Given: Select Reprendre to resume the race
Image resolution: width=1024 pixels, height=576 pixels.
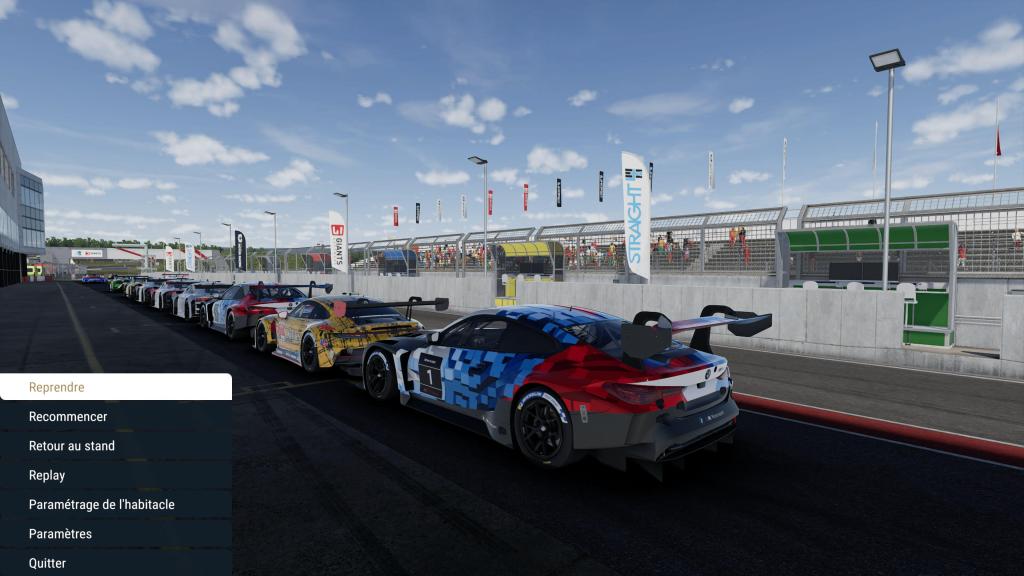Looking at the screenshot, I should click(x=115, y=387).
